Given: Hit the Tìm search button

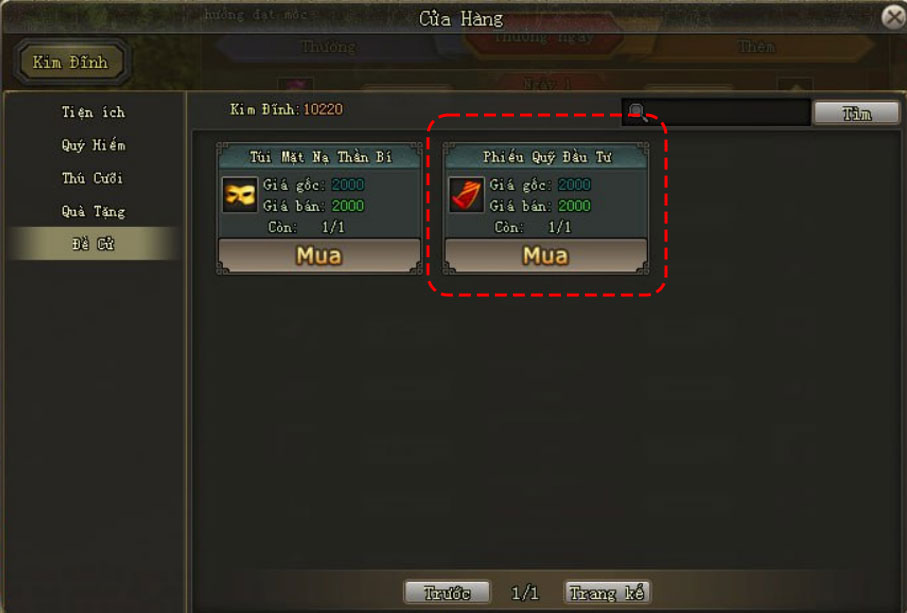Looking at the screenshot, I should coord(856,113).
